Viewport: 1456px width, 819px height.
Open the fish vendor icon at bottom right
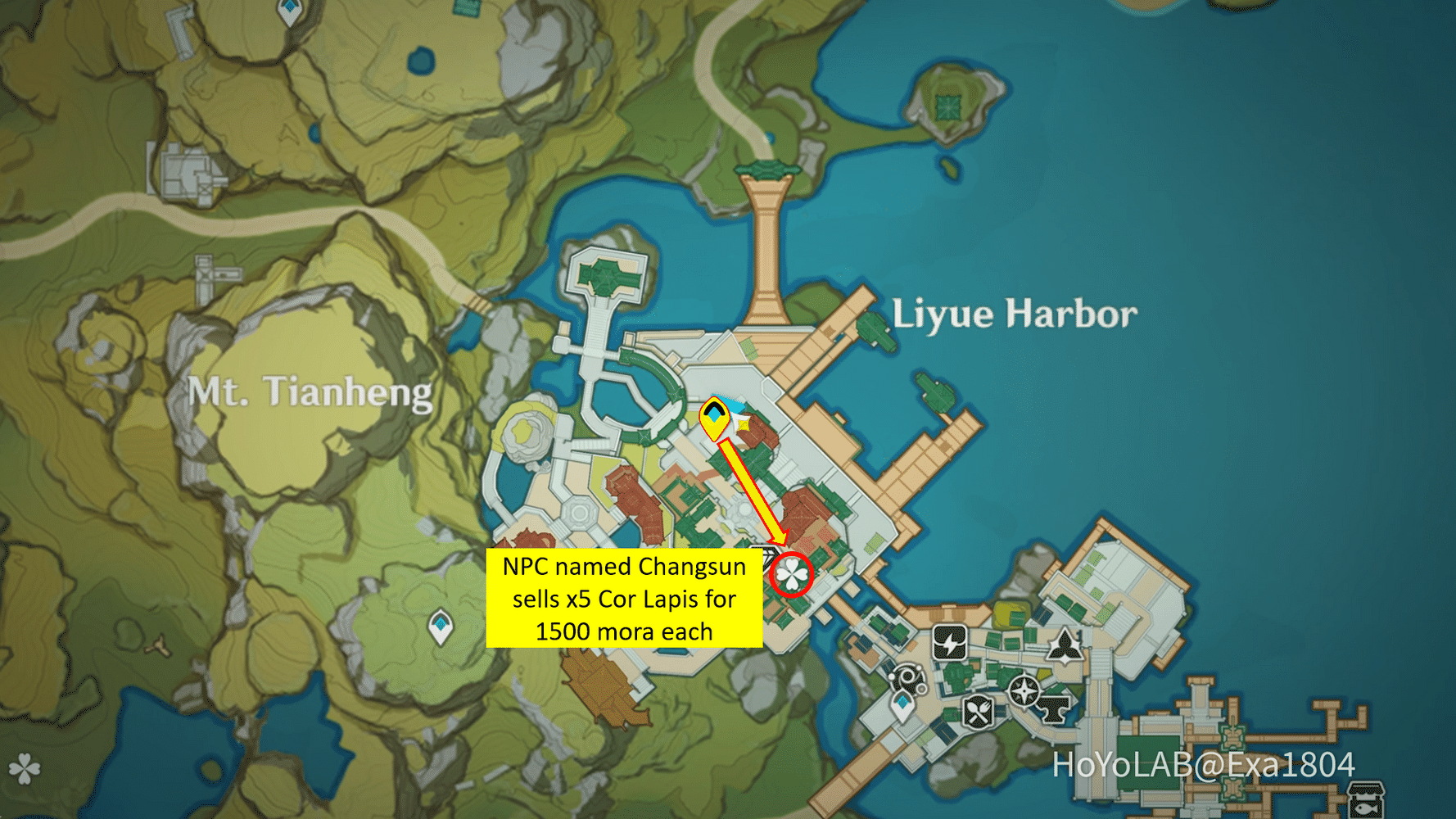coord(1365,799)
